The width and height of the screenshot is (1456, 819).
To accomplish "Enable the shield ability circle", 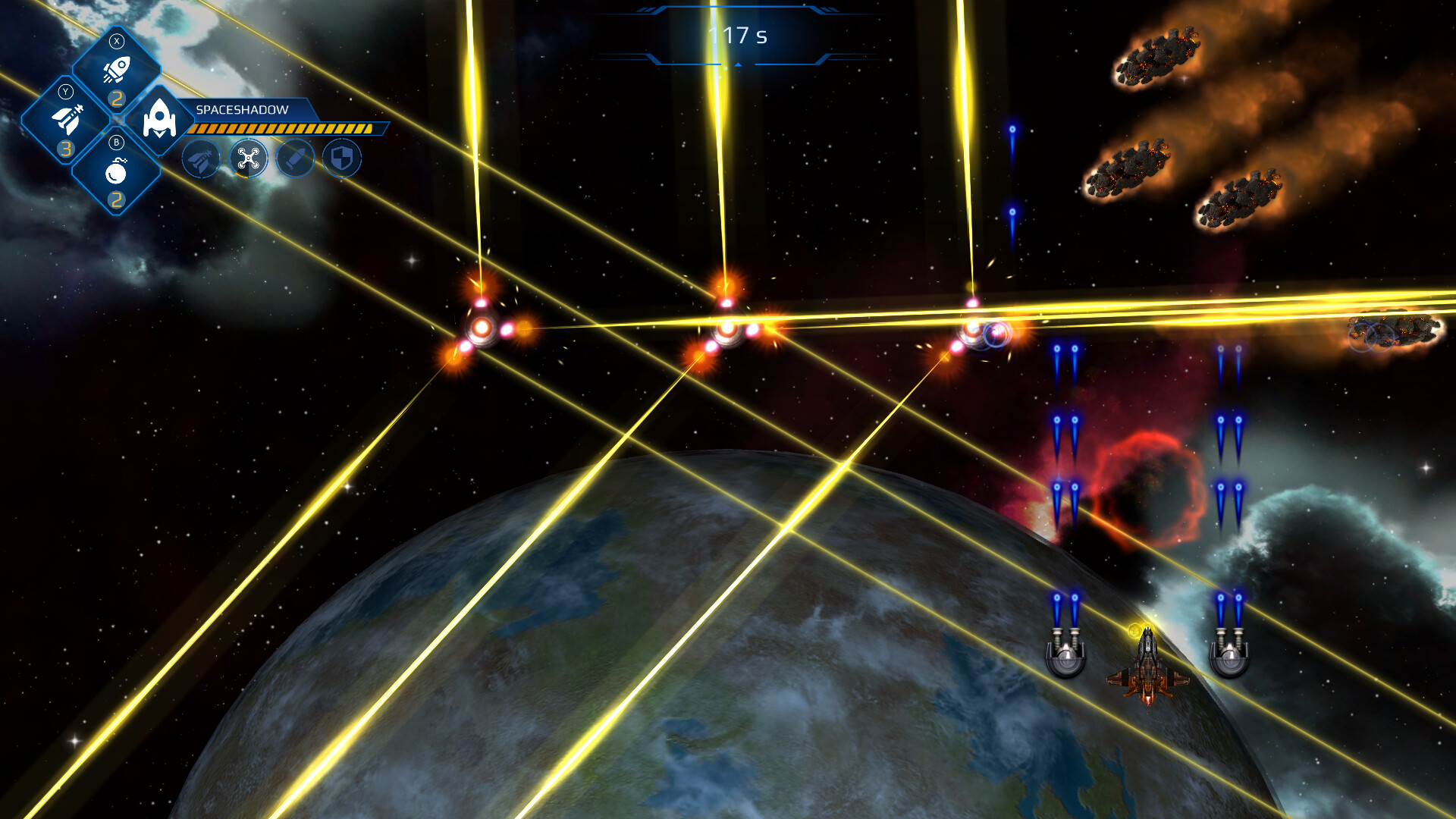I will coord(342,157).
